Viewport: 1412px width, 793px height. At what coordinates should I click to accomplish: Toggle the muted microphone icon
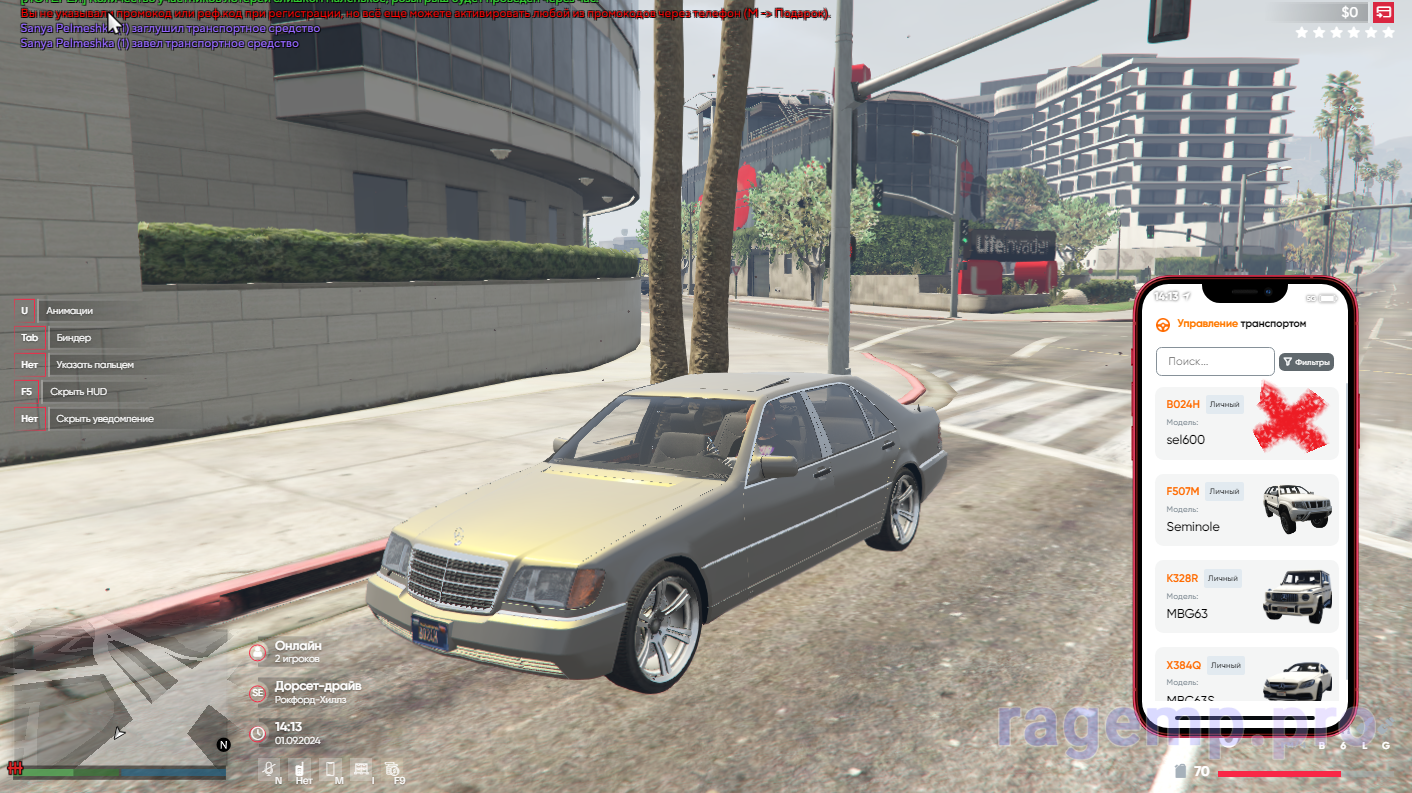coord(269,769)
